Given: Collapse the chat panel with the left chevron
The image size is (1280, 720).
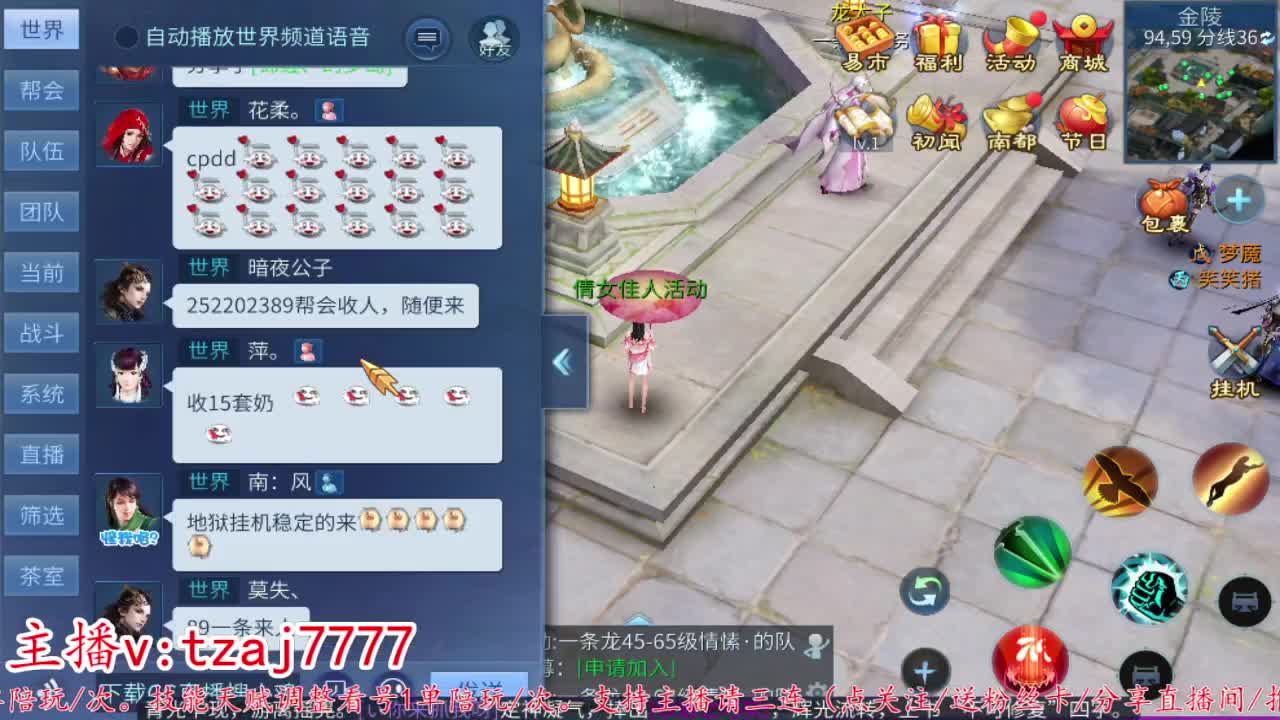Looking at the screenshot, I should point(563,362).
